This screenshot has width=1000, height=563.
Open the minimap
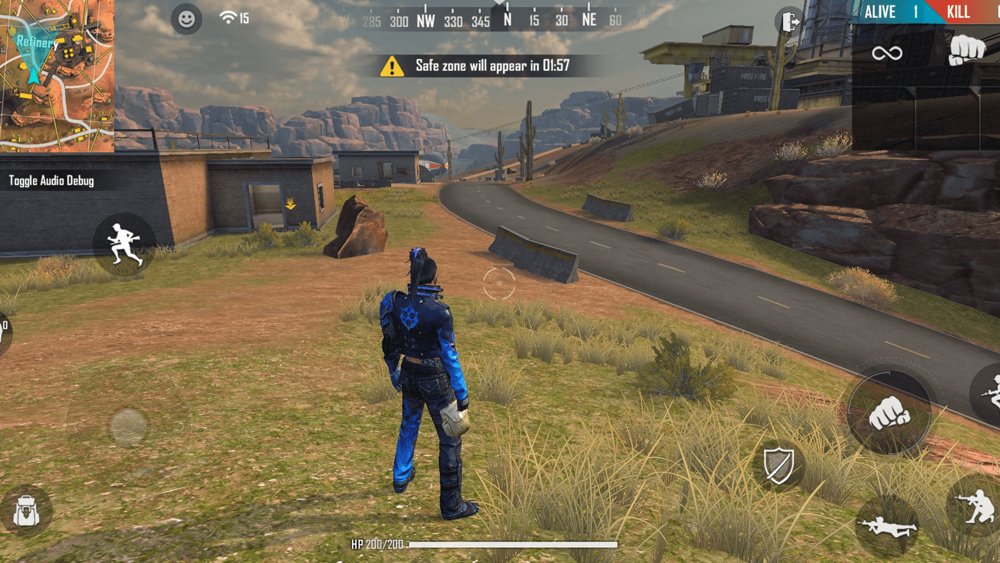pyautogui.click(x=57, y=62)
